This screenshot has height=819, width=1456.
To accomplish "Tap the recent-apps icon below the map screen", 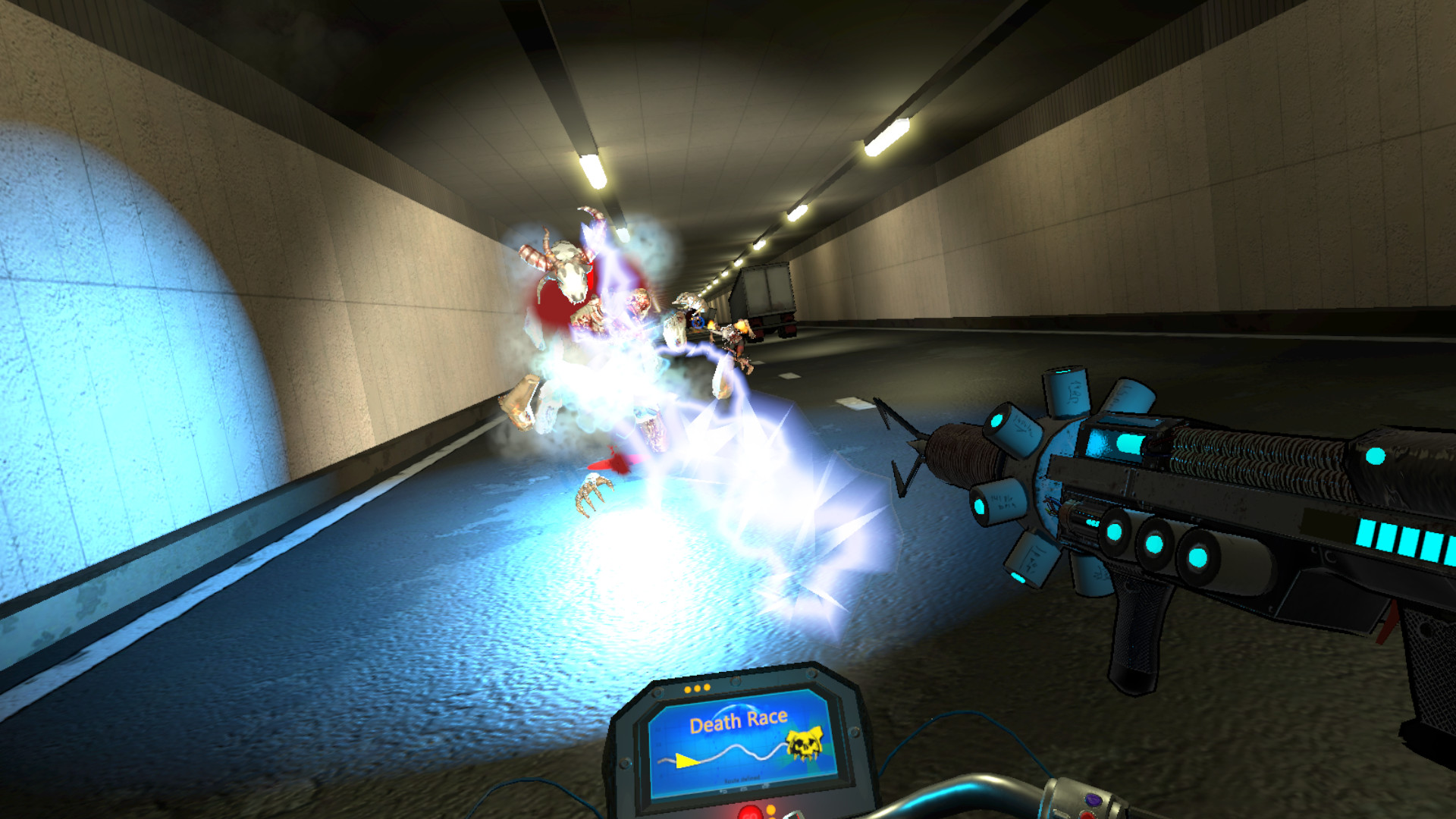I will [766, 787].
